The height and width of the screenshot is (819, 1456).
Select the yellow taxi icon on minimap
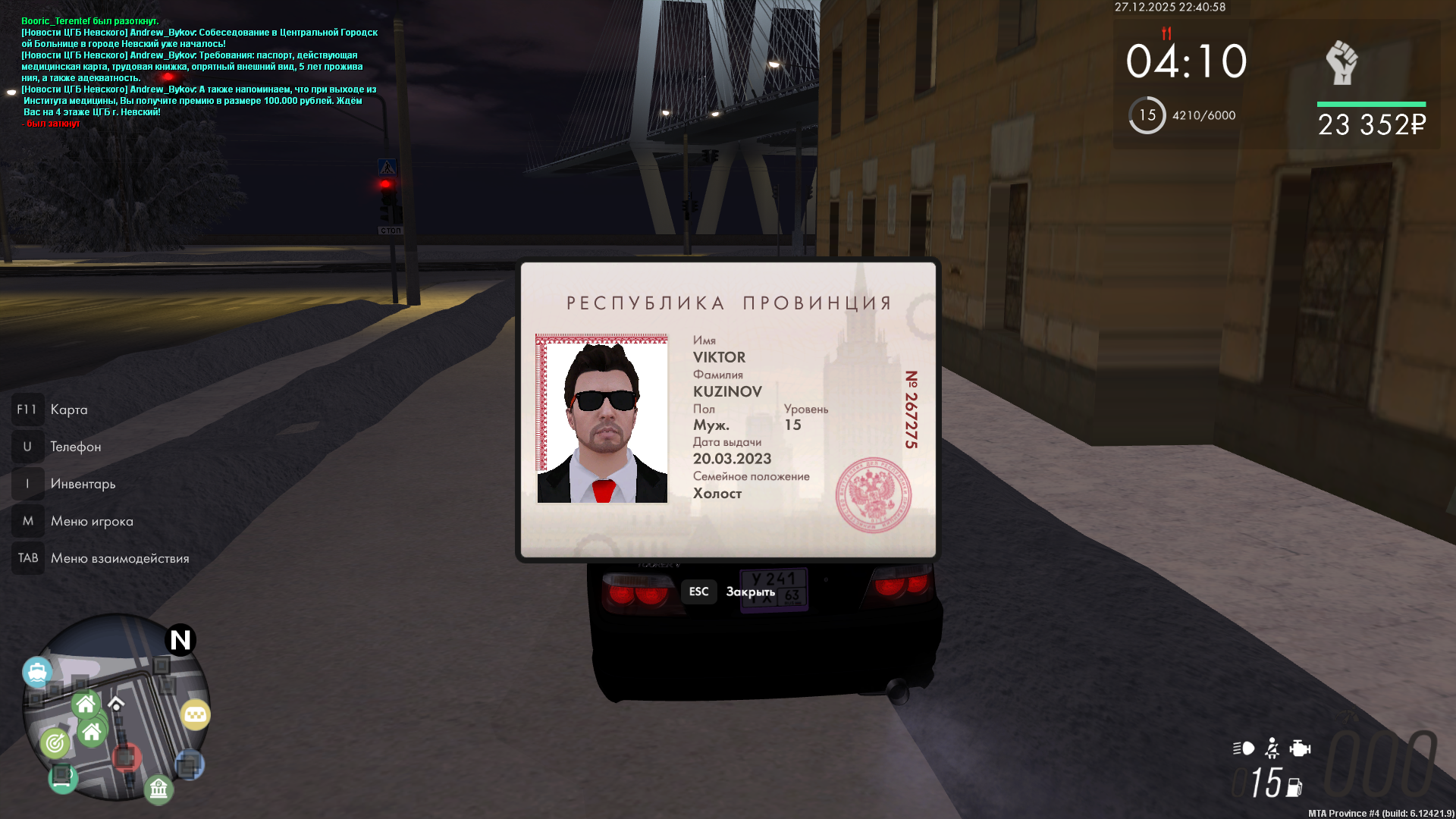pyautogui.click(x=196, y=714)
